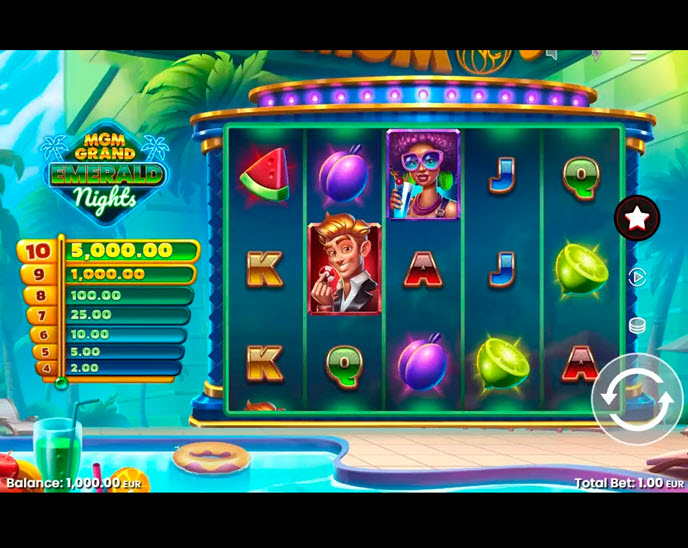Toggle sound with the speaker icon
The width and height of the screenshot is (688, 548).
(x=551, y=55)
